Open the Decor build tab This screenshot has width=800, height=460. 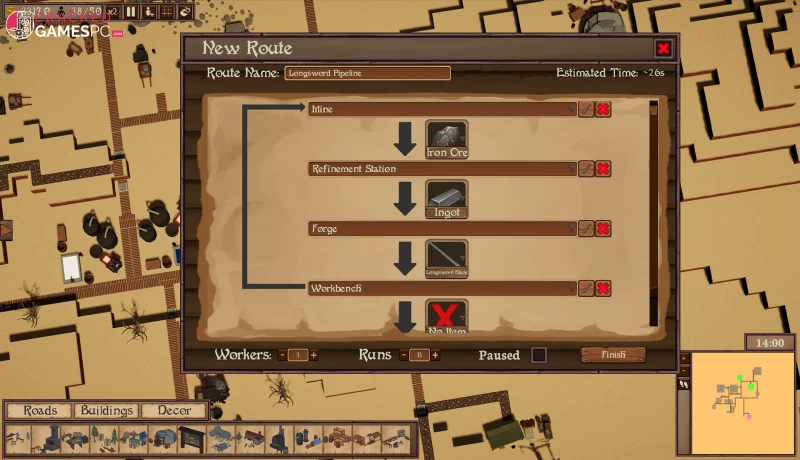(x=173, y=411)
